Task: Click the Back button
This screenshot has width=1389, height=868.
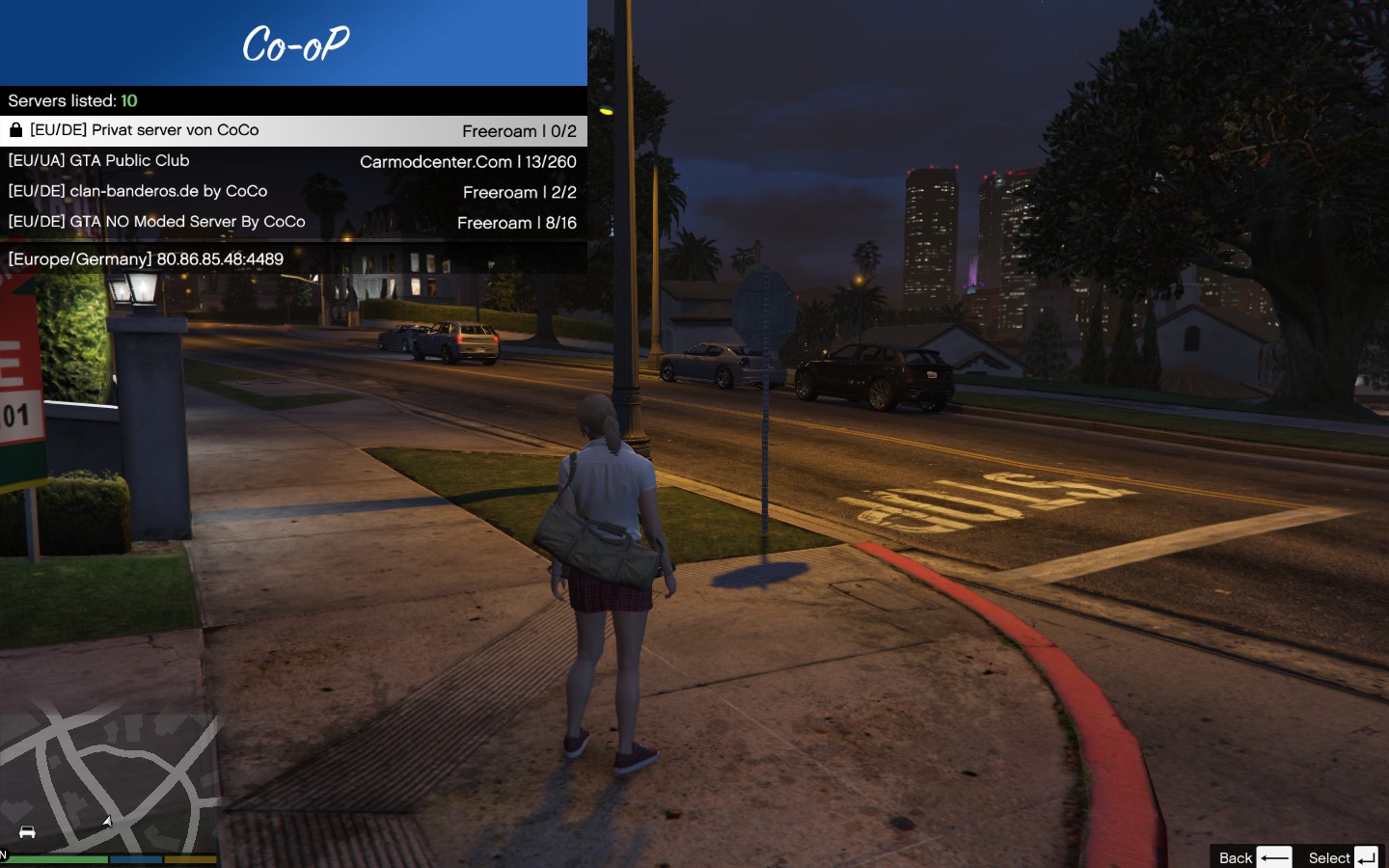Action: (x=1254, y=857)
